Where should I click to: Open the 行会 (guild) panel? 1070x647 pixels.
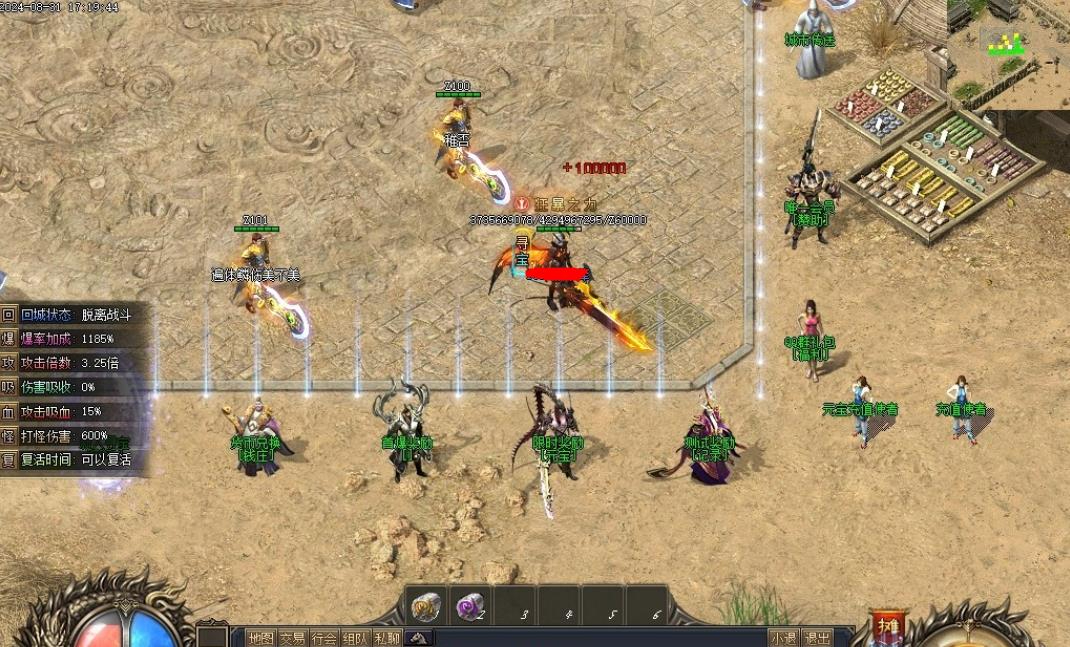tap(324, 638)
